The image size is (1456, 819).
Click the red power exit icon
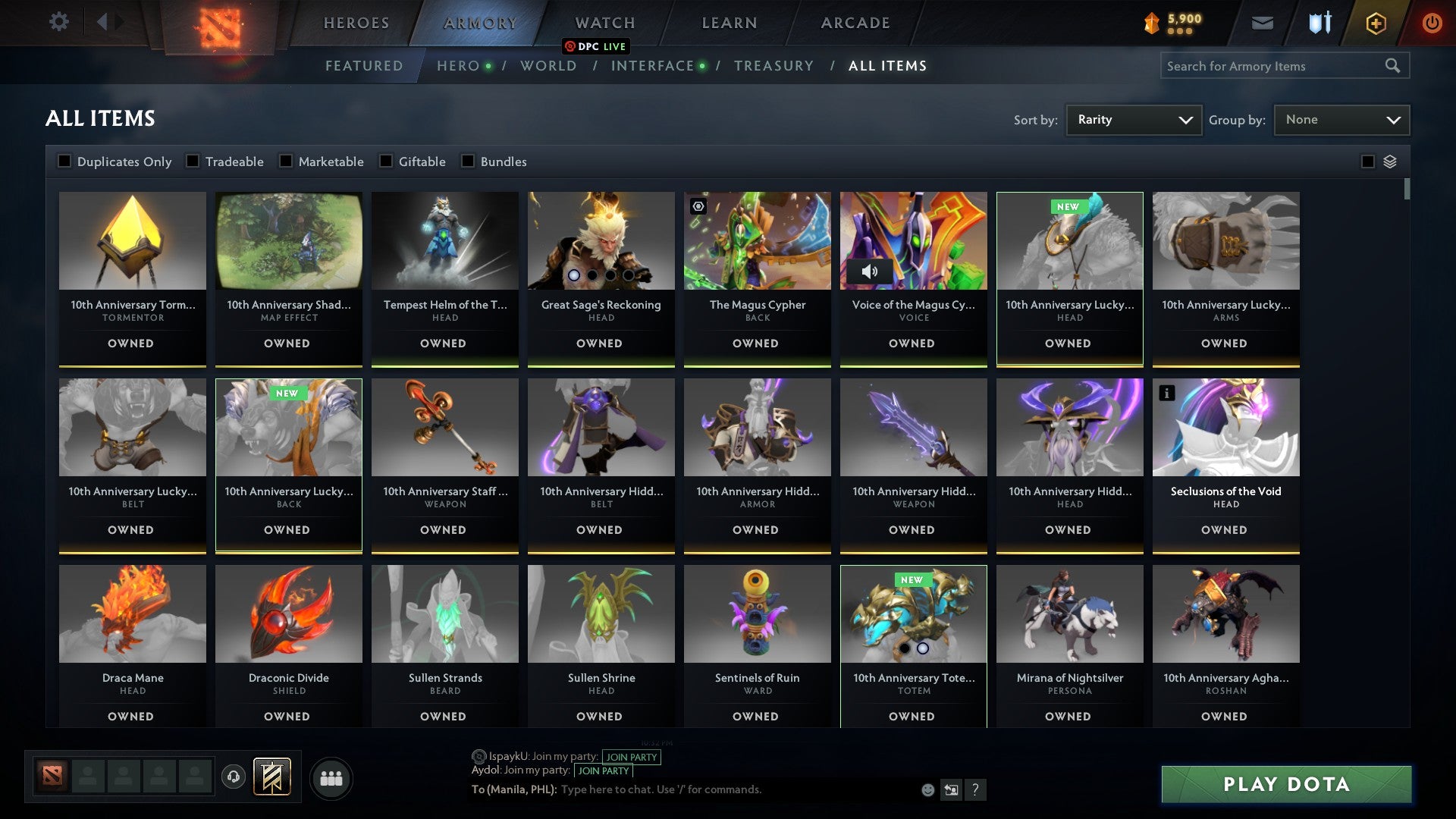point(1432,23)
